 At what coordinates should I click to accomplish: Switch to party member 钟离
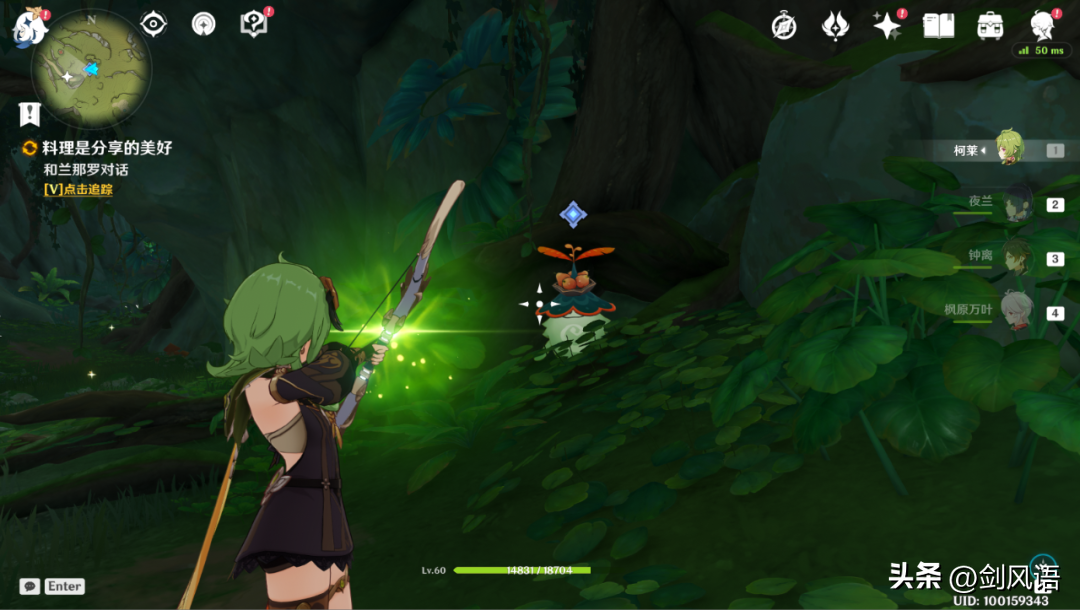(1016, 258)
